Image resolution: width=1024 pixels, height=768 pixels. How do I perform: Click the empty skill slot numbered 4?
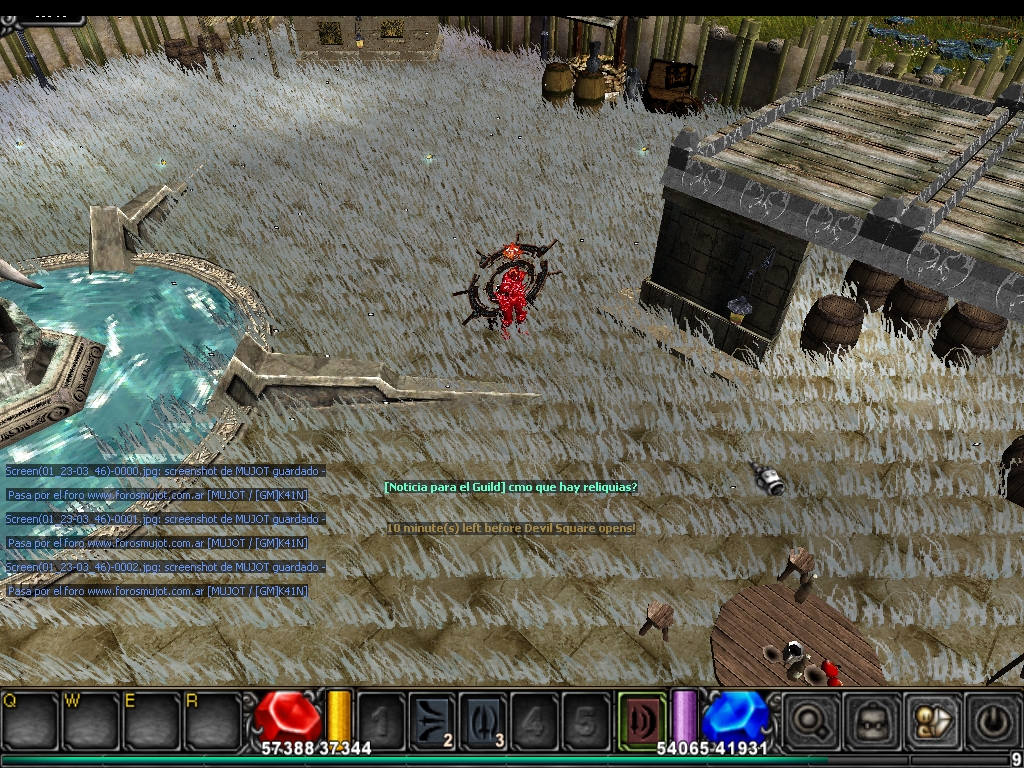point(535,719)
